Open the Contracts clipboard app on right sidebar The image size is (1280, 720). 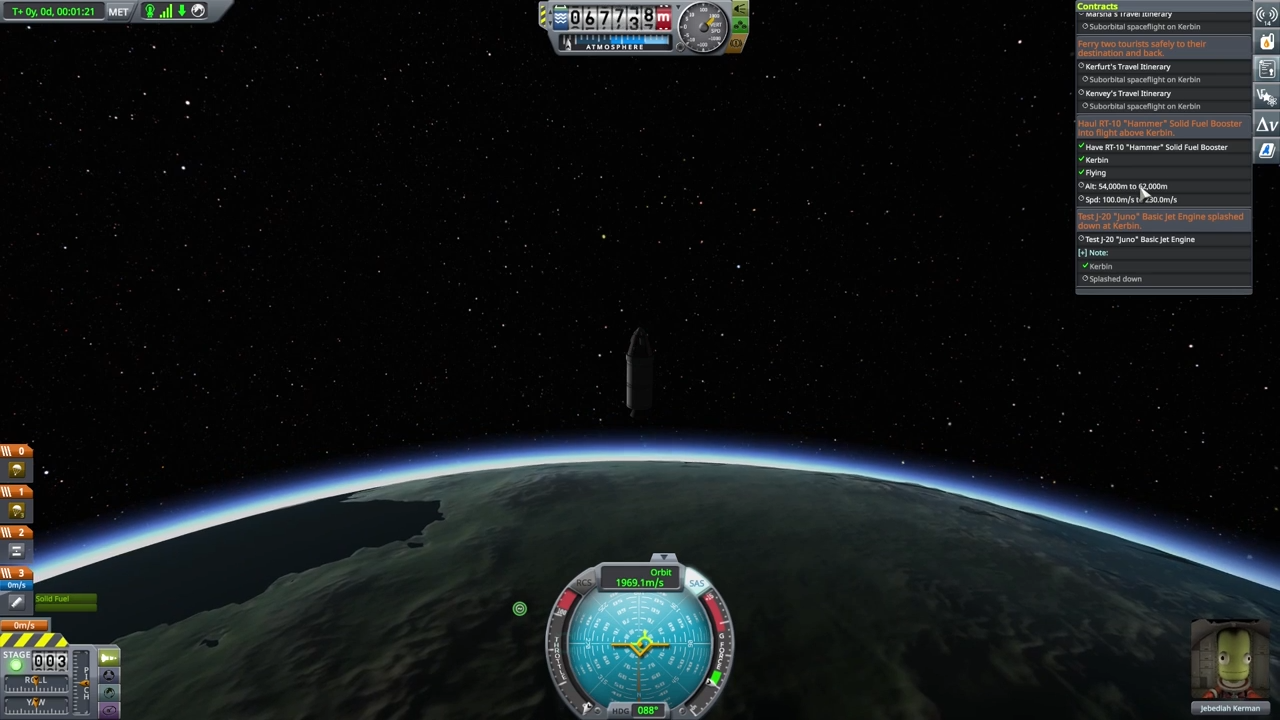1266,68
